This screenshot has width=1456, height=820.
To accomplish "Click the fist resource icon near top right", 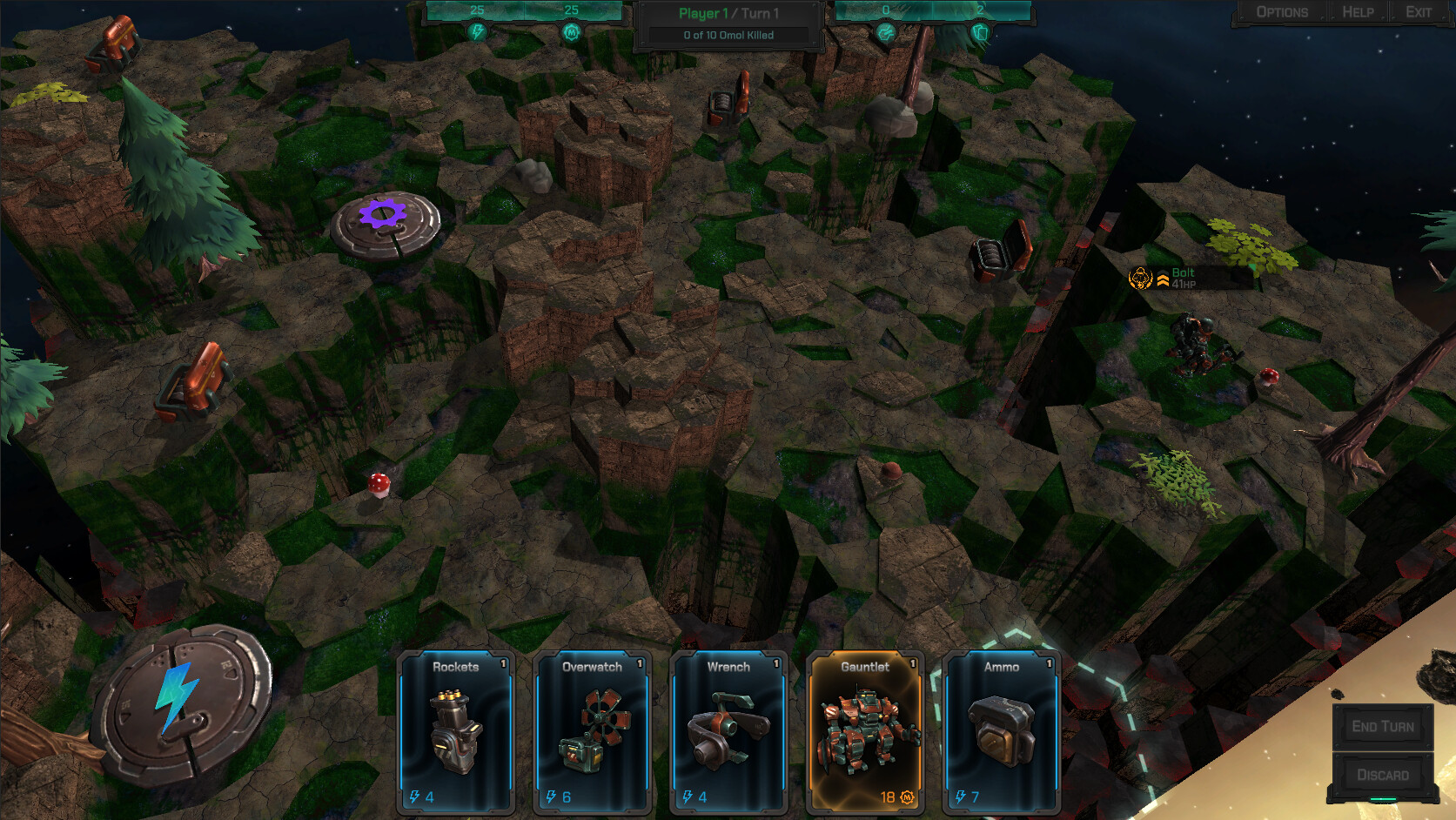I will tap(885, 31).
